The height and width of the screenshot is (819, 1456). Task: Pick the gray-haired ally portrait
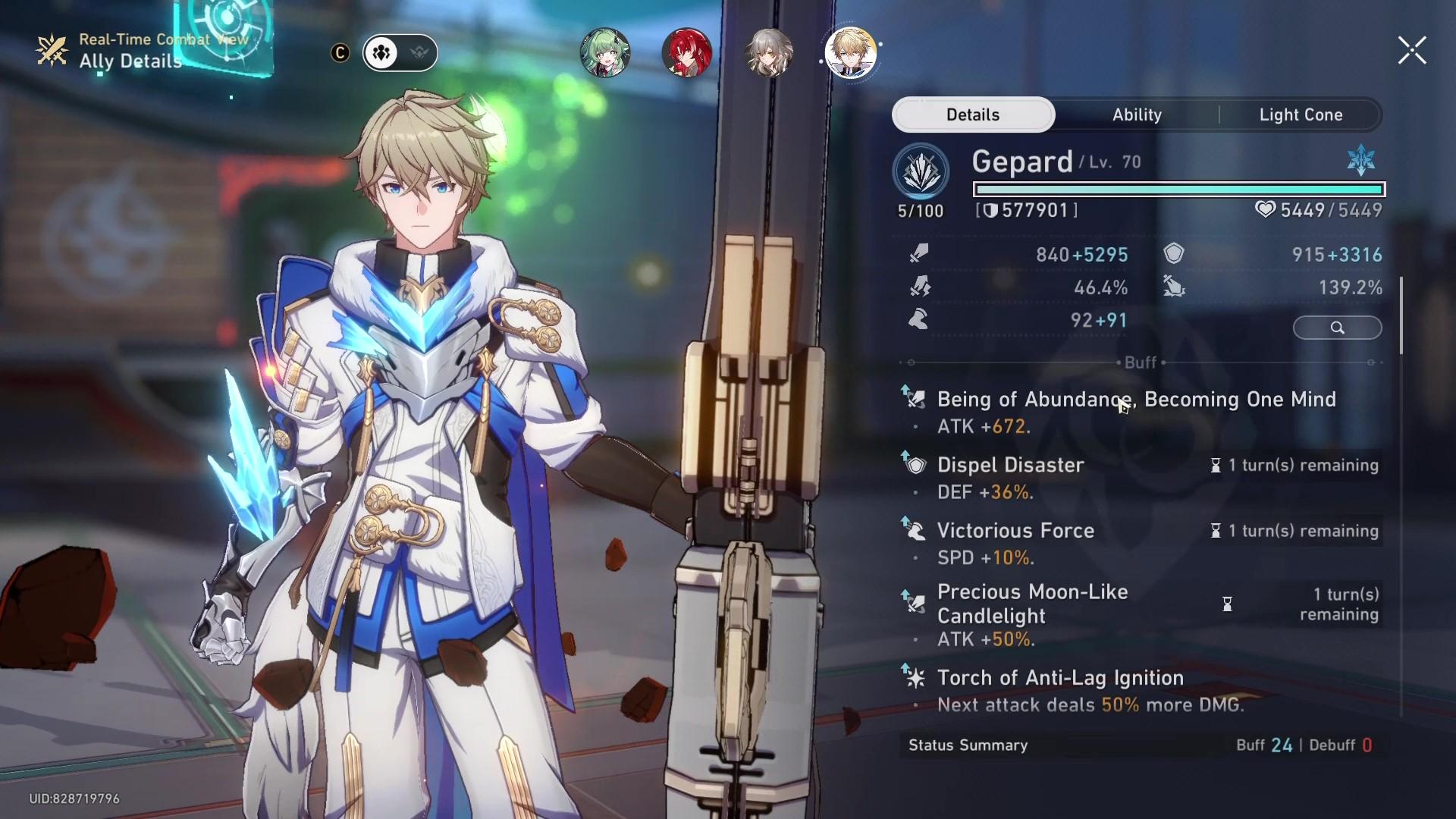point(769,53)
